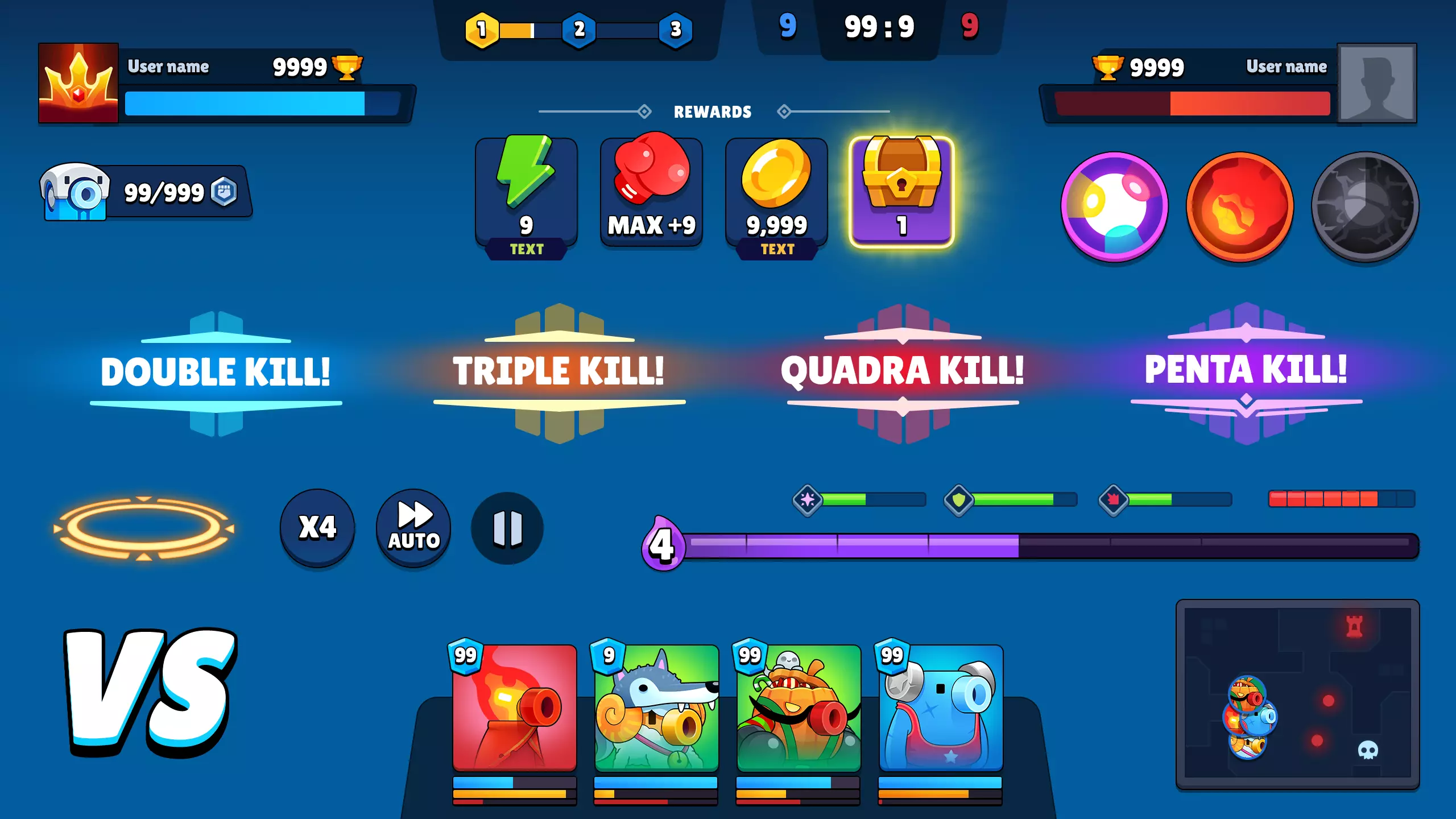Click the greyed-out cooldown ability
This screenshot has height=819, width=1456.
click(x=1365, y=207)
